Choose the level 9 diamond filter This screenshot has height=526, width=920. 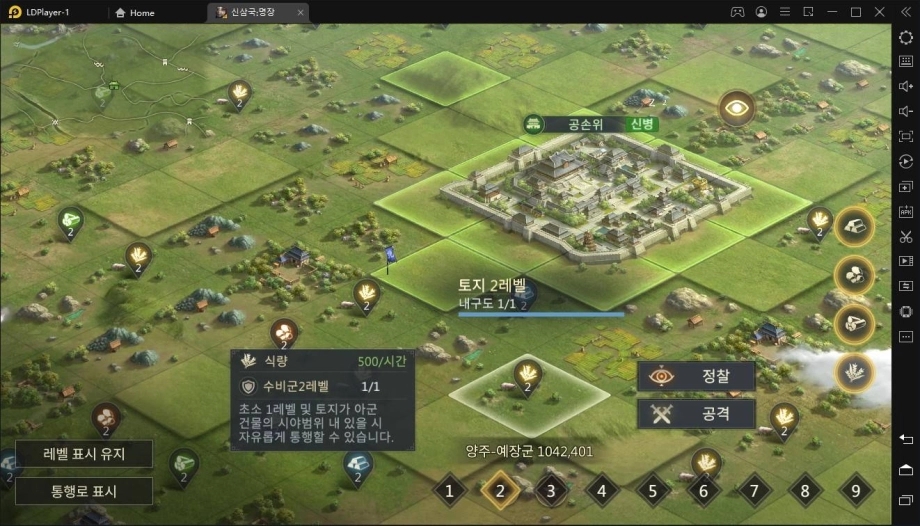[x=855, y=491]
